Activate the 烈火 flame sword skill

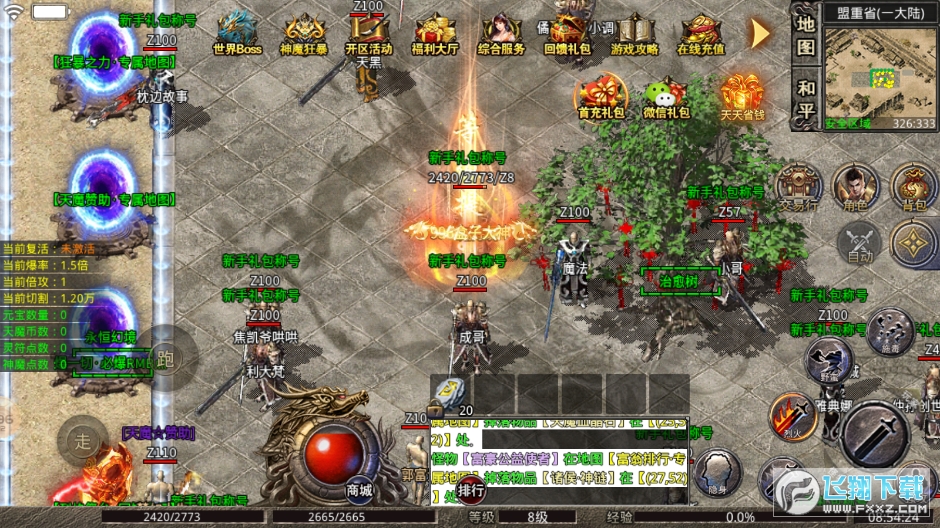(793, 416)
